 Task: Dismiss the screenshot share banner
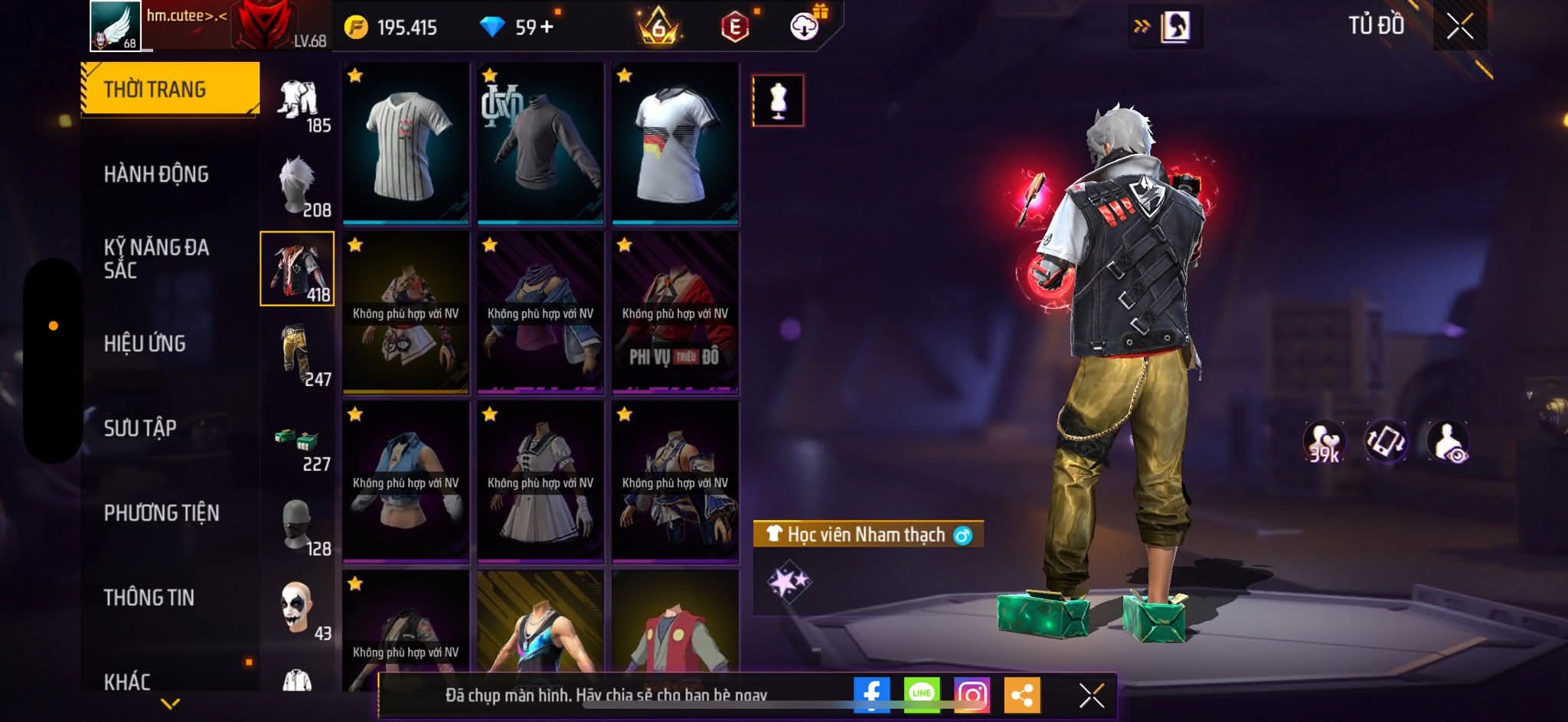(x=1091, y=695)
